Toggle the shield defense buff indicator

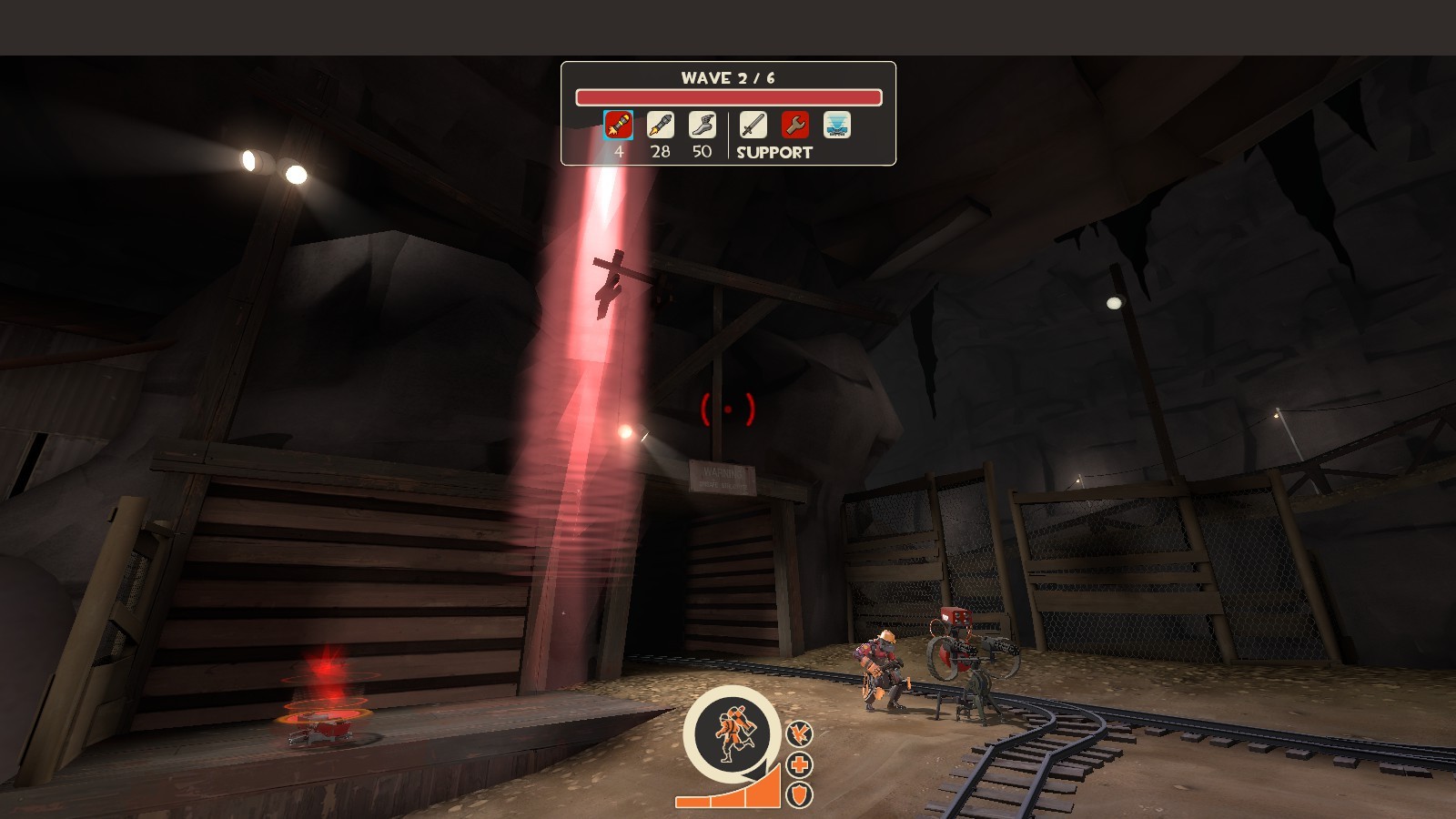(799, 794)
